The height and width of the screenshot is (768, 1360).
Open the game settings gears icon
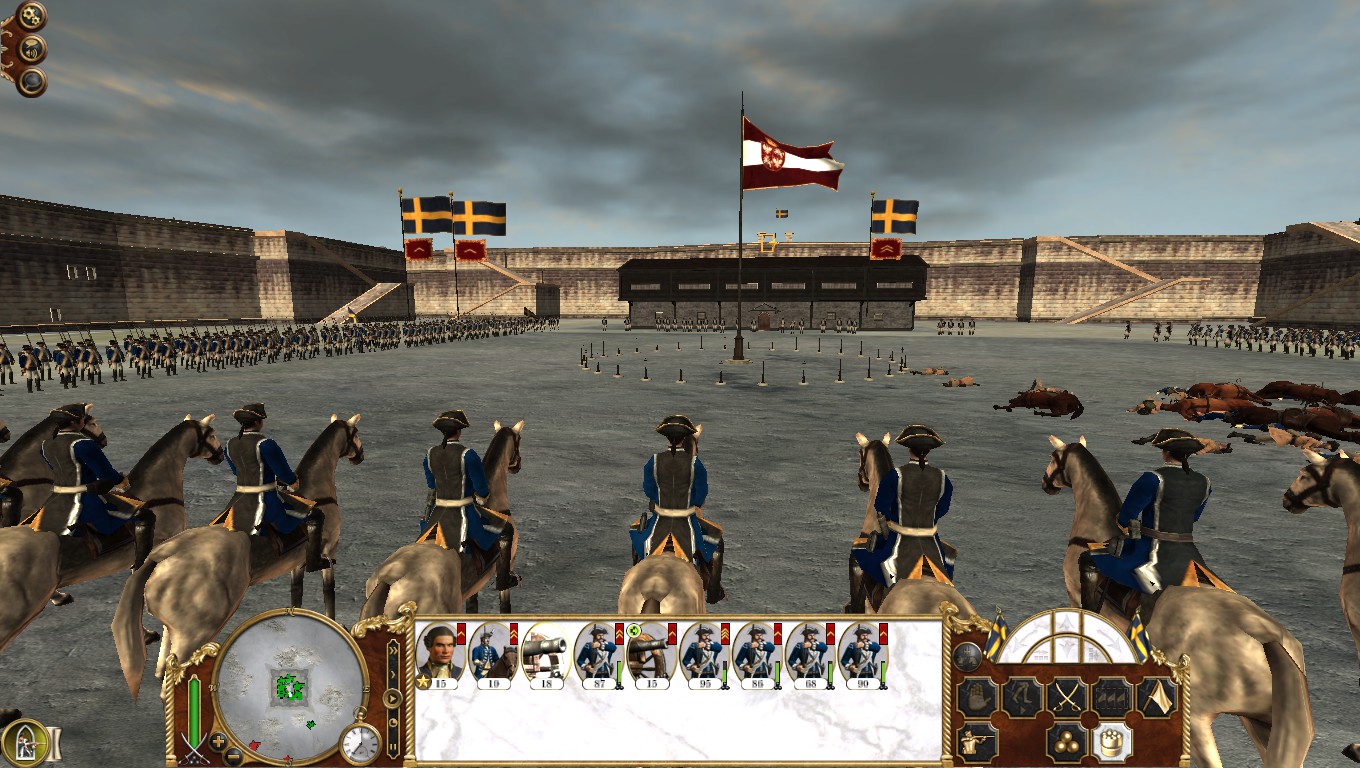pyautogui.click(x=30, y=14)
